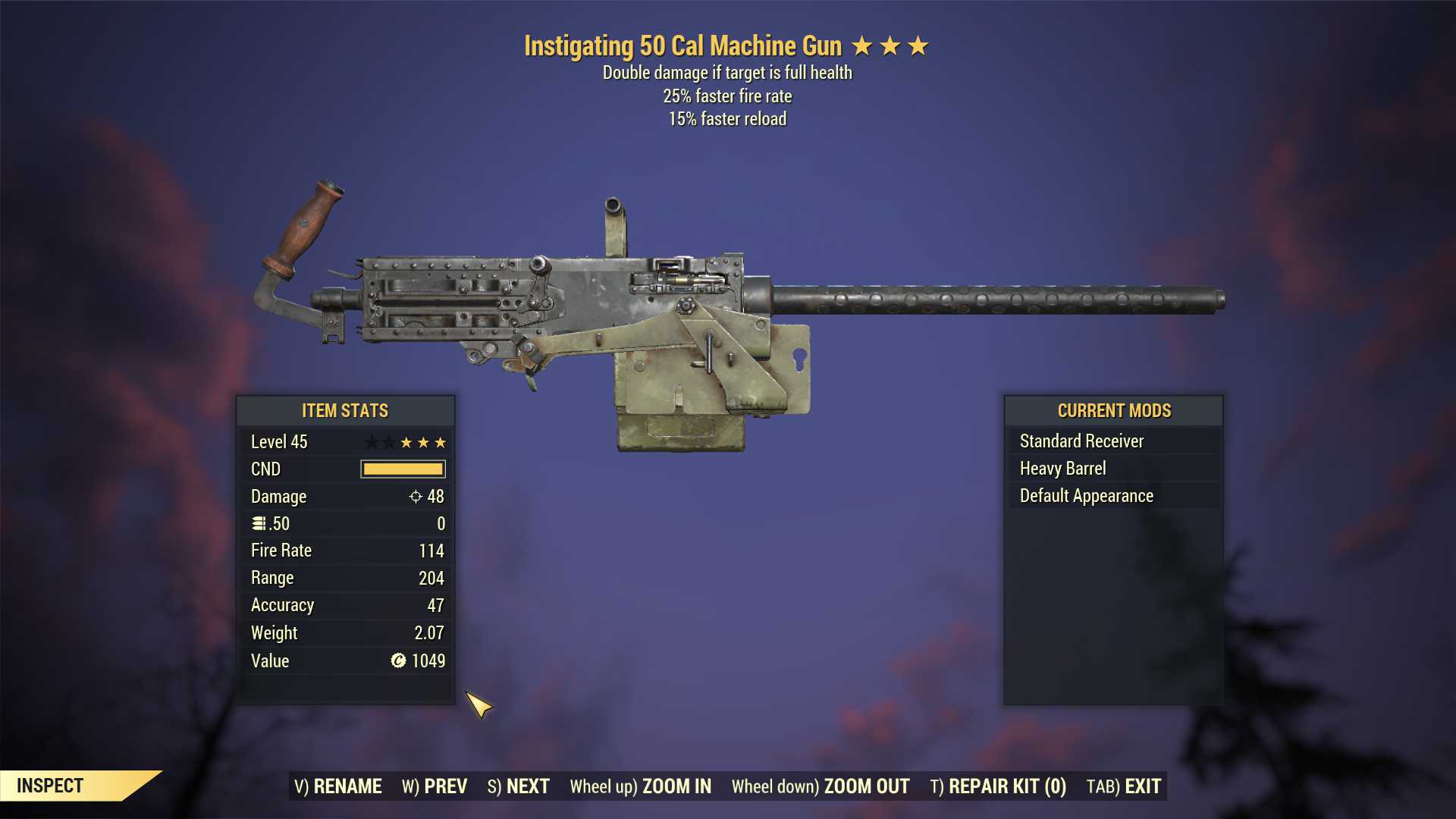
Task: Toggle the Heavy Barrel mod
Action: pos(1063,468)
